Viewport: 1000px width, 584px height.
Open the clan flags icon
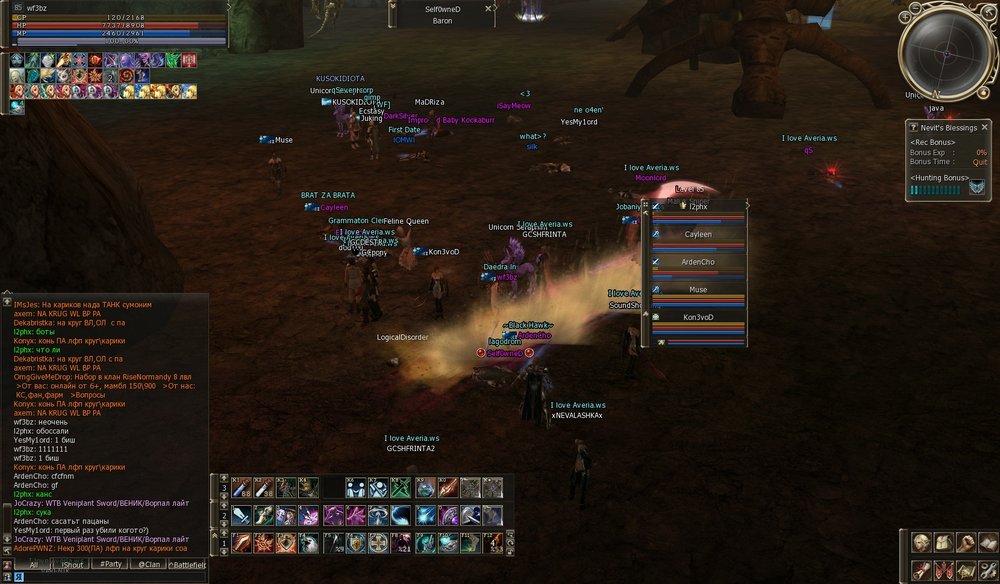[x=943, y=569]
